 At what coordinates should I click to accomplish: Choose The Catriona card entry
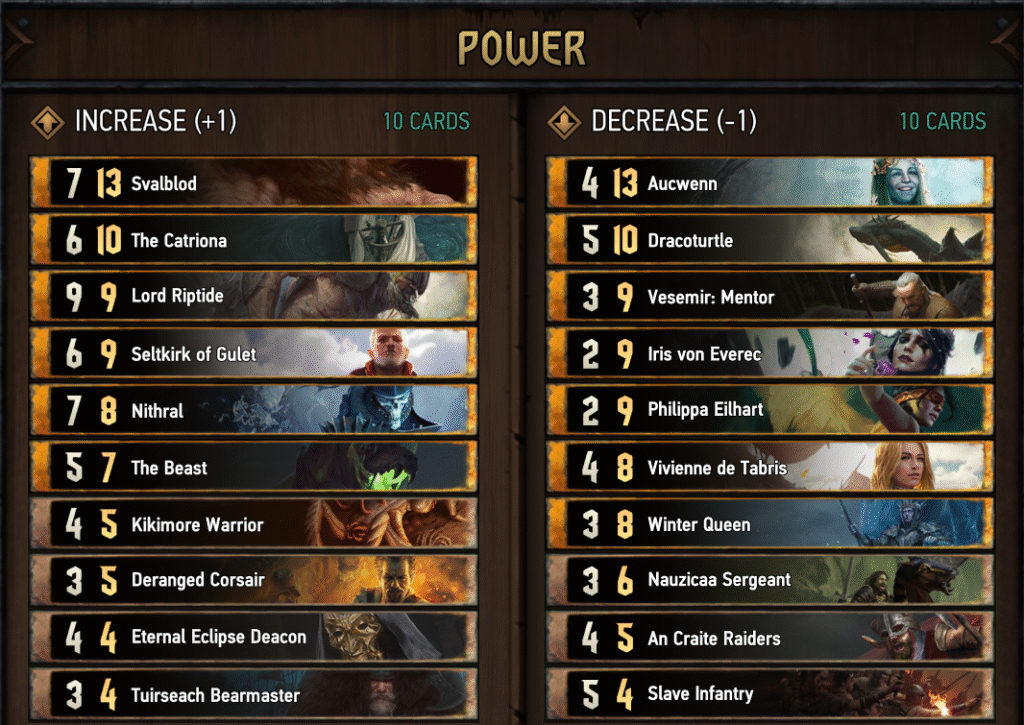[254, 240]
